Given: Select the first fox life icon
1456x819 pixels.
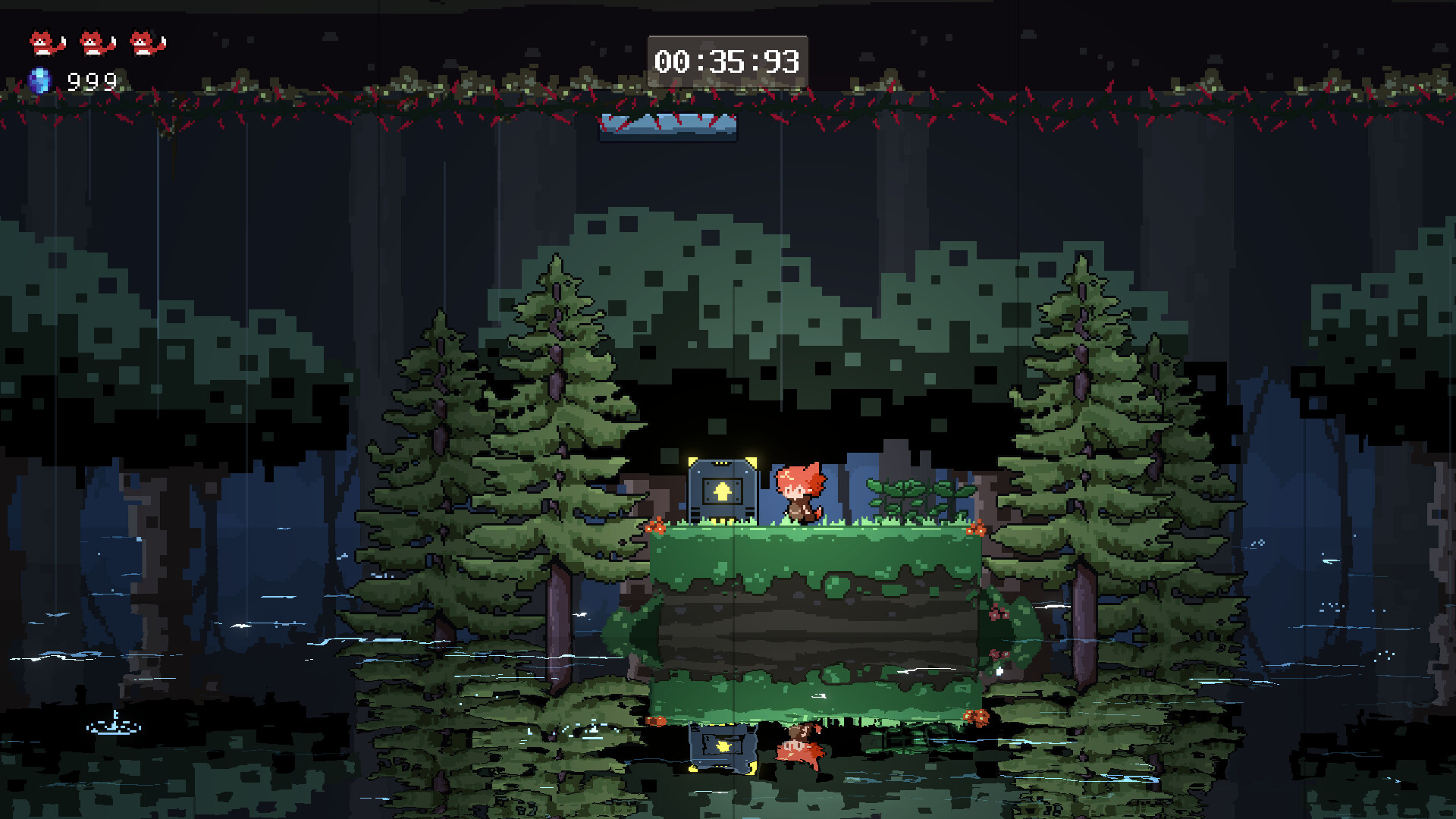Looking at the screenshot, I should tap(43, 42).
